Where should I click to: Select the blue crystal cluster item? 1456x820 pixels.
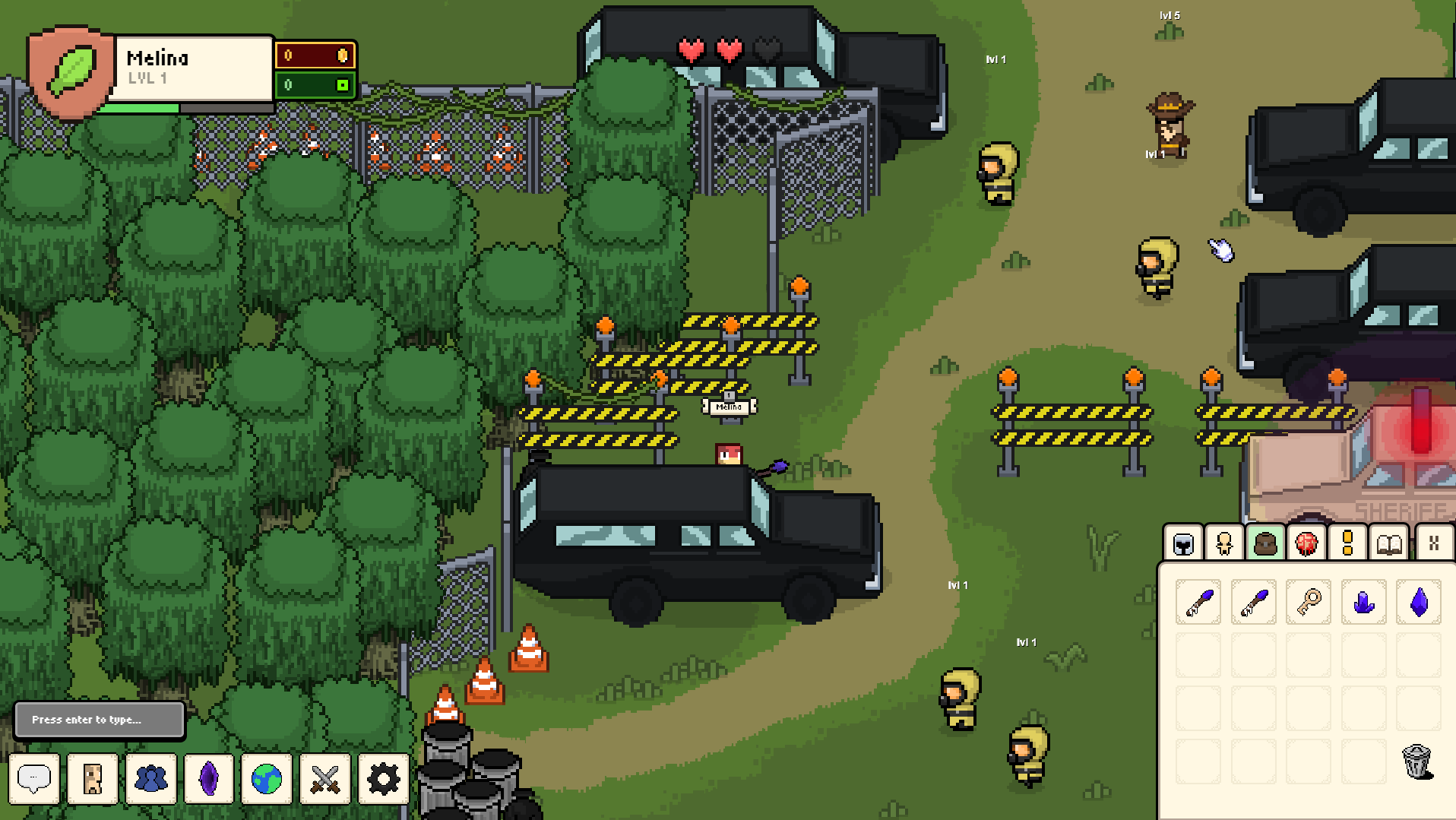(x=1364, y=602)
